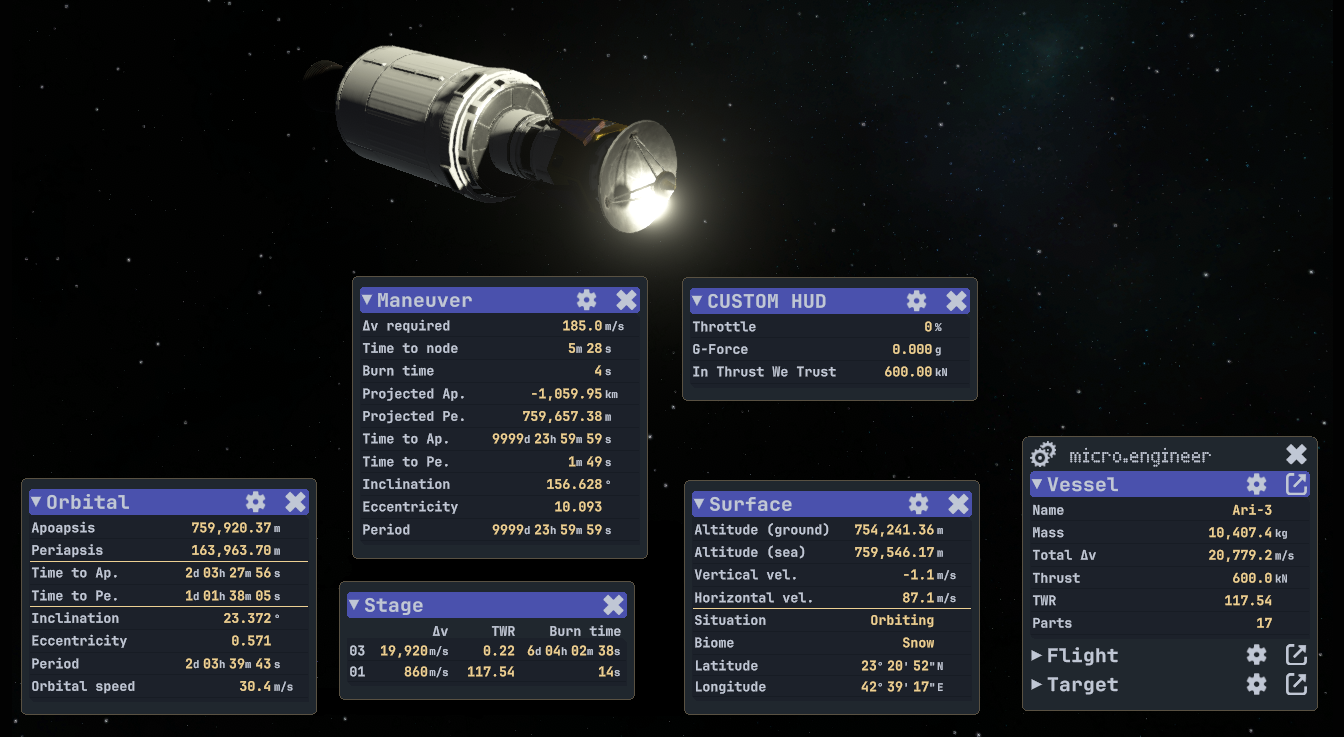1344x737 pixels.
Task: Close the micro.engineer main window
Action: tap(1296, 455)
